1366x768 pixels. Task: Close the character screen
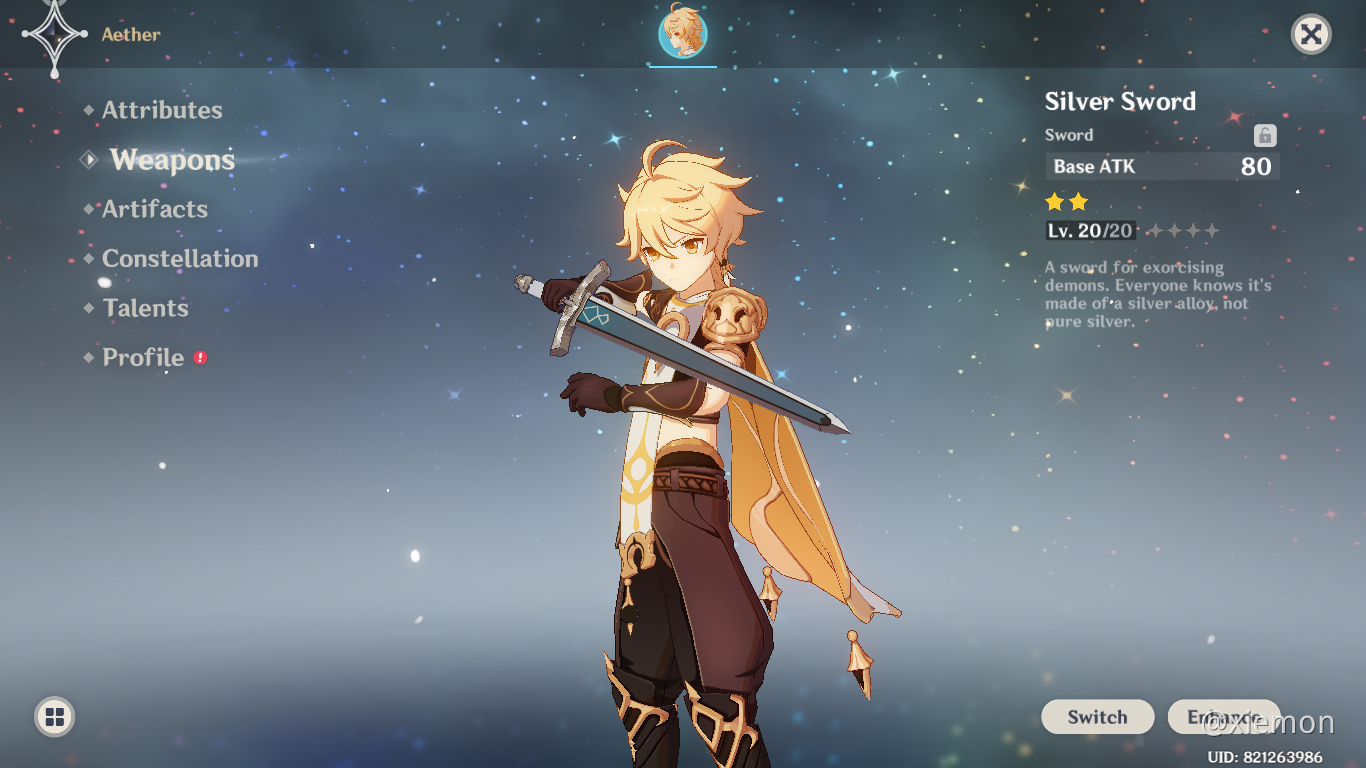[1311, 35]
